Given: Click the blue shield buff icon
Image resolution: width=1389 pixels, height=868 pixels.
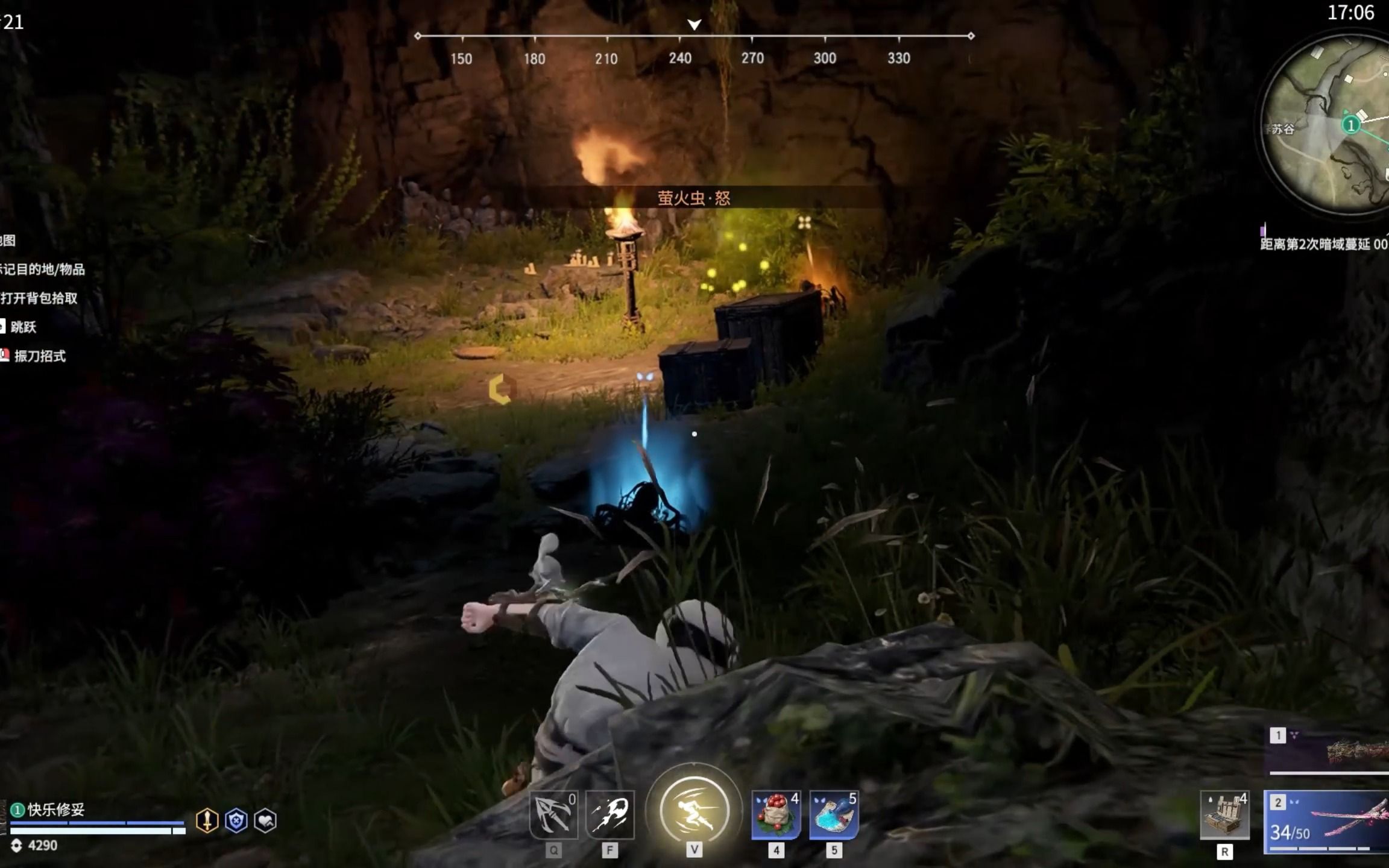Looking at the screenshot, I should [x=236, y=820].
